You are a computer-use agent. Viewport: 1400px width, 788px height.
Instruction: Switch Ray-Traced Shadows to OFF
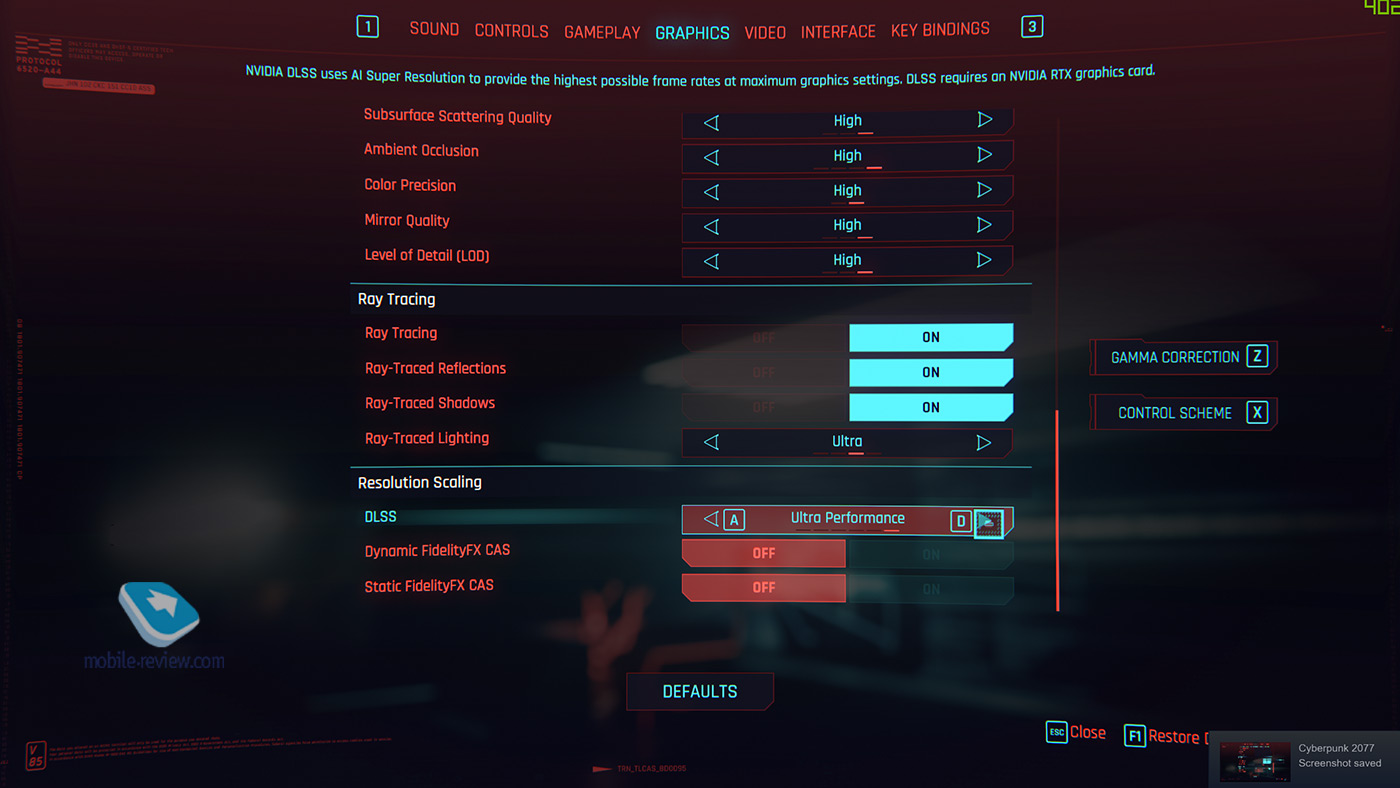coord(764,408)
